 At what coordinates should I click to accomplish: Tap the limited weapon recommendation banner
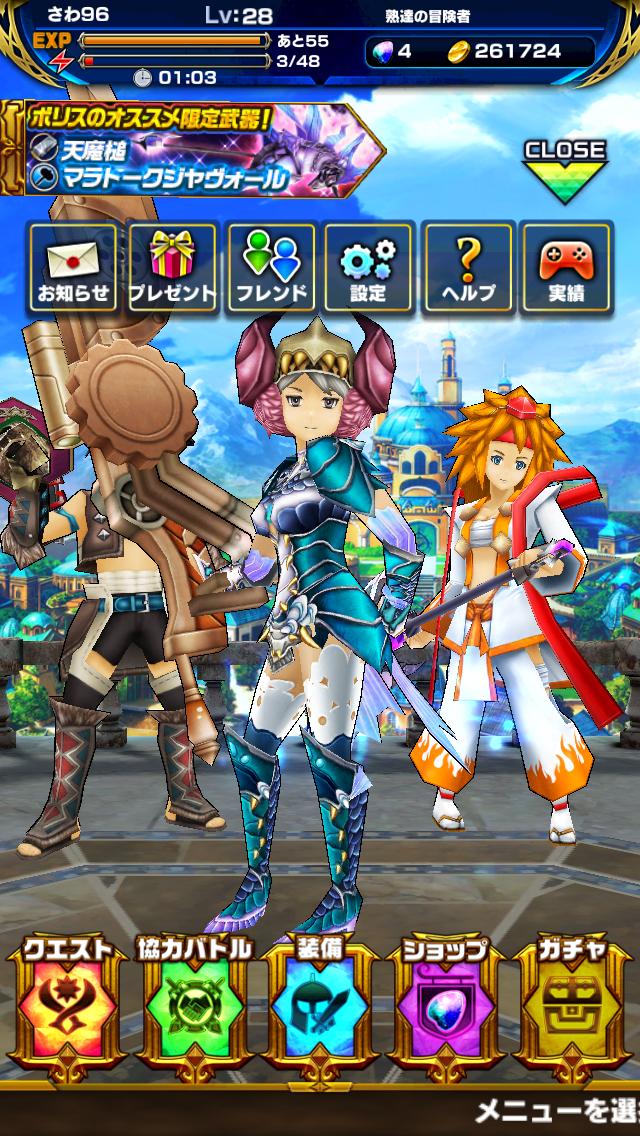(x=195, y=151)
